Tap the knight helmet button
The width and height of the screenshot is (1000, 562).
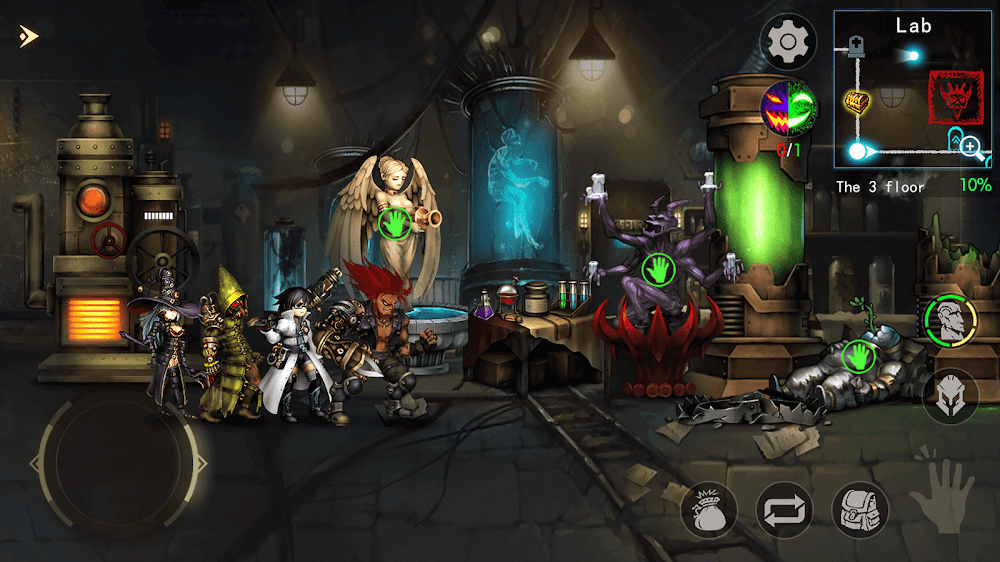[x=950, y=397]
